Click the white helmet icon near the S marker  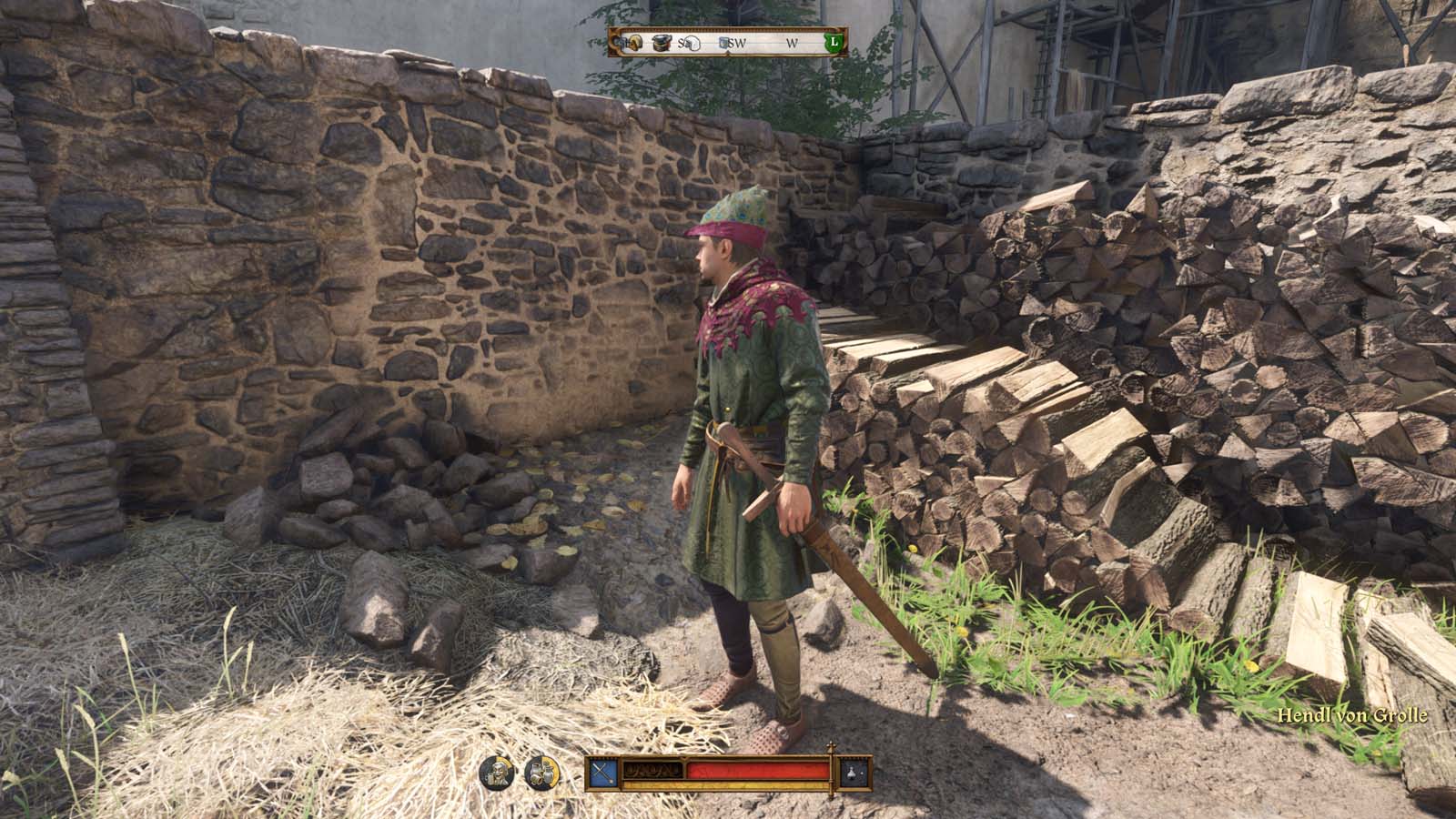693,43
